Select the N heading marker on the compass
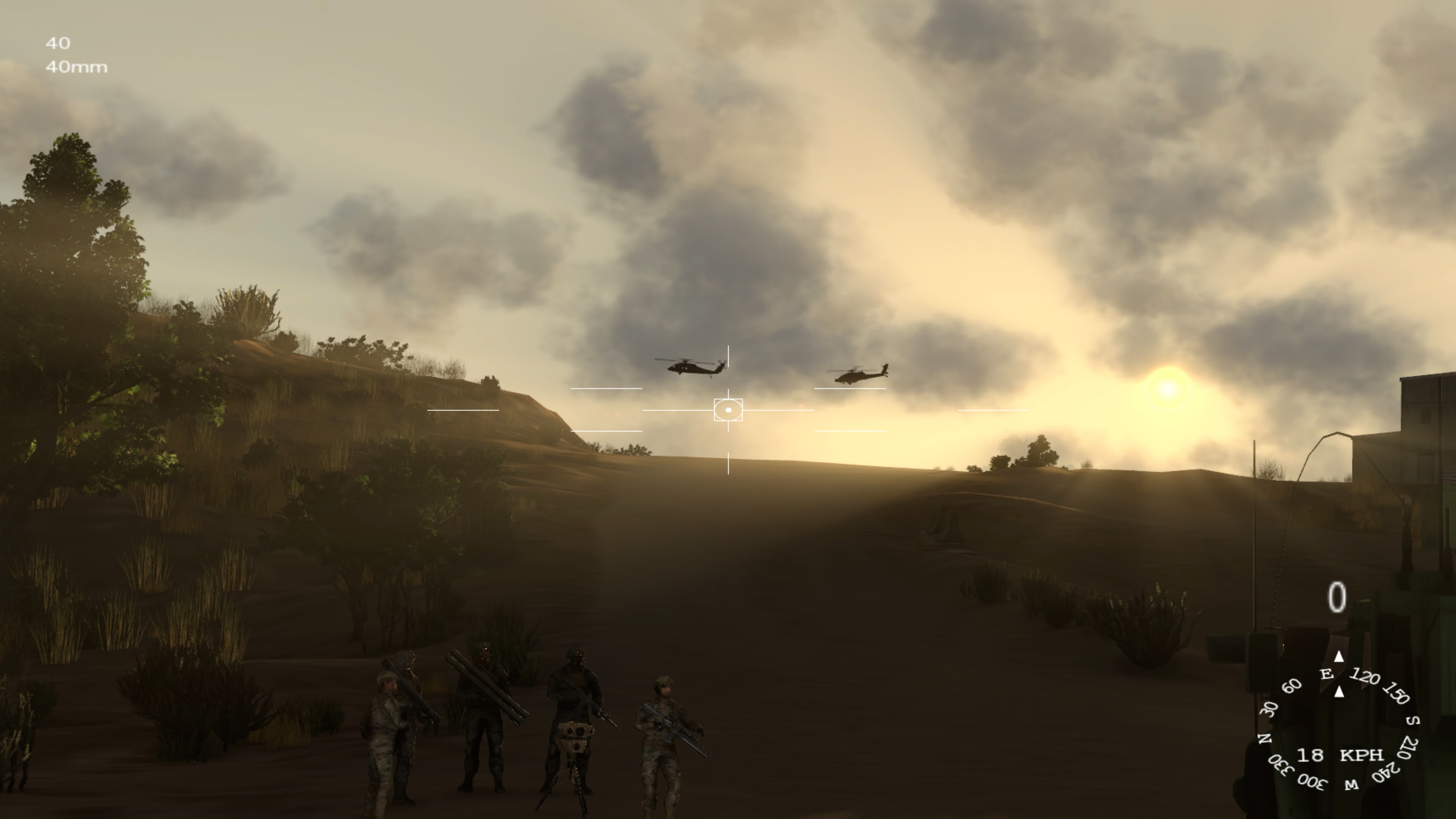The image size is (1456, 819). (1266, 739)
